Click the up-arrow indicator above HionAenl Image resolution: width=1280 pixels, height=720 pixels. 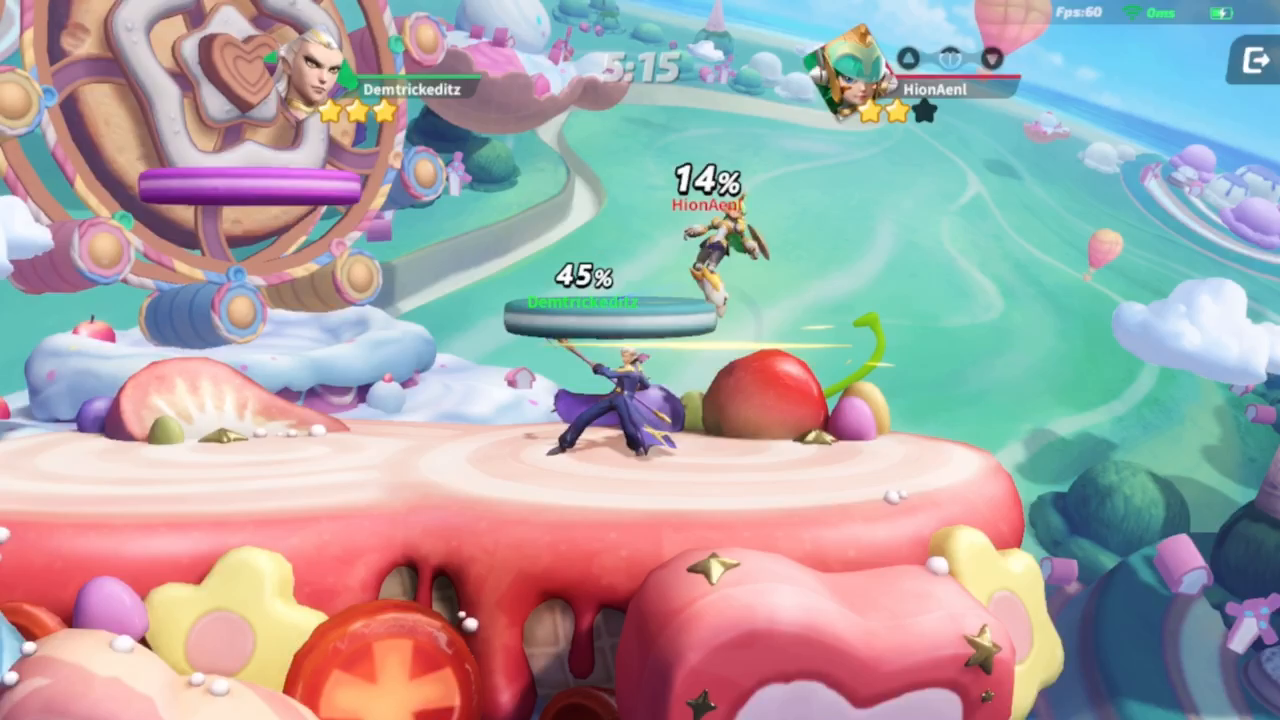(x=908, y=58)
